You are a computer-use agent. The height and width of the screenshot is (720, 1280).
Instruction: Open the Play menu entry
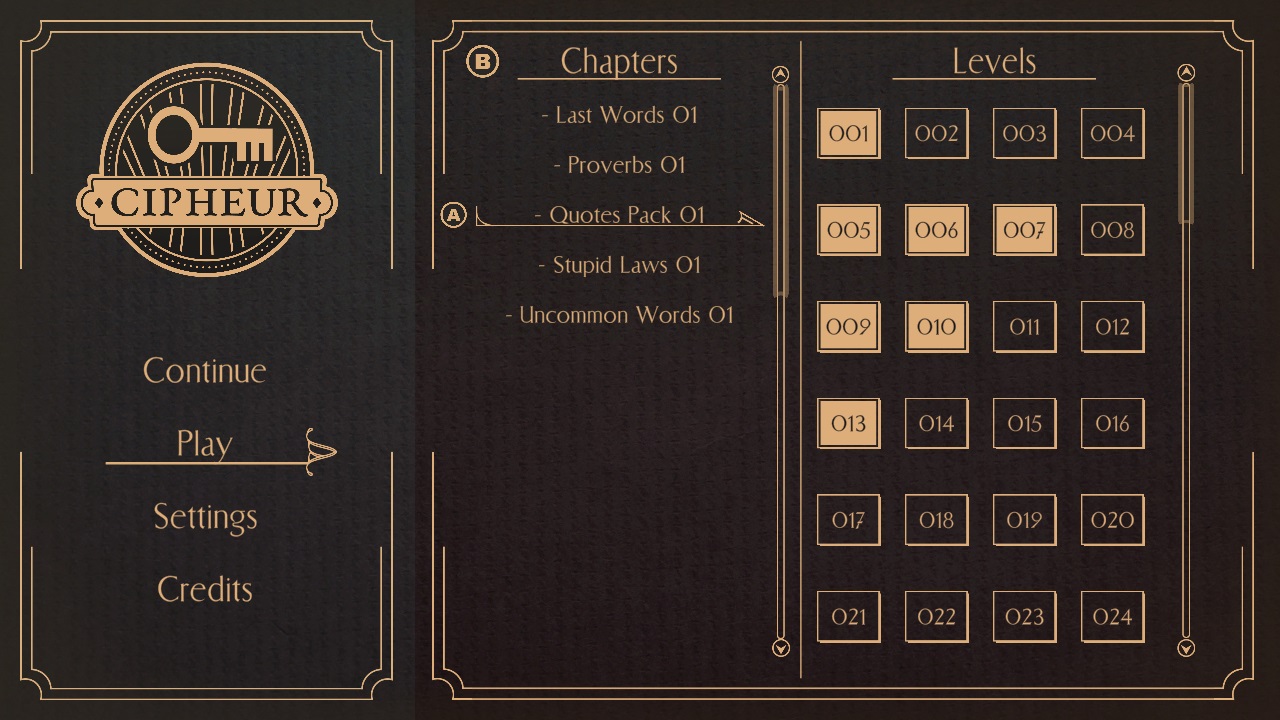205,444
